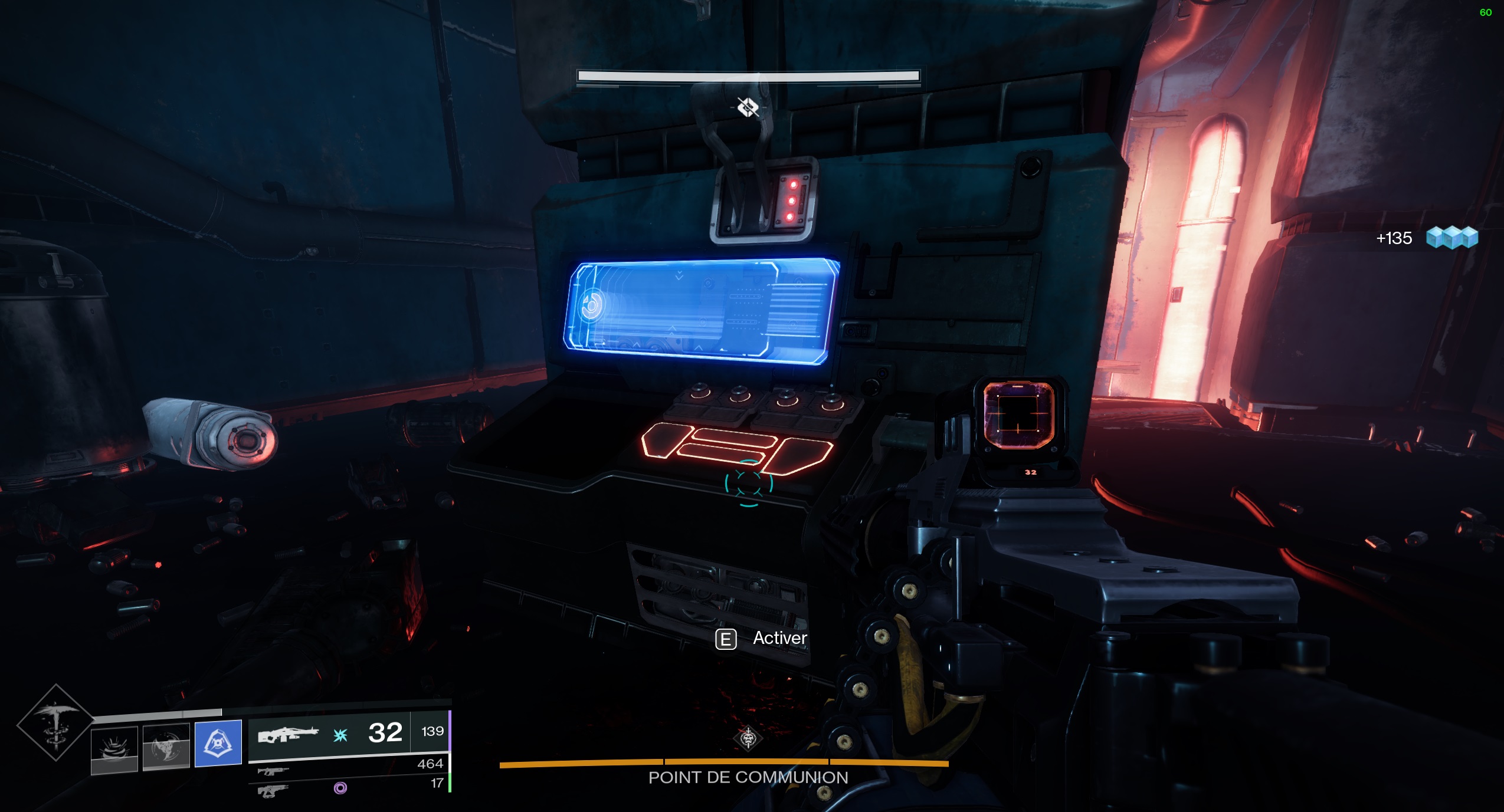Select the boss skull icon above orange bar
1504x812 pixels.
(748, 738)
